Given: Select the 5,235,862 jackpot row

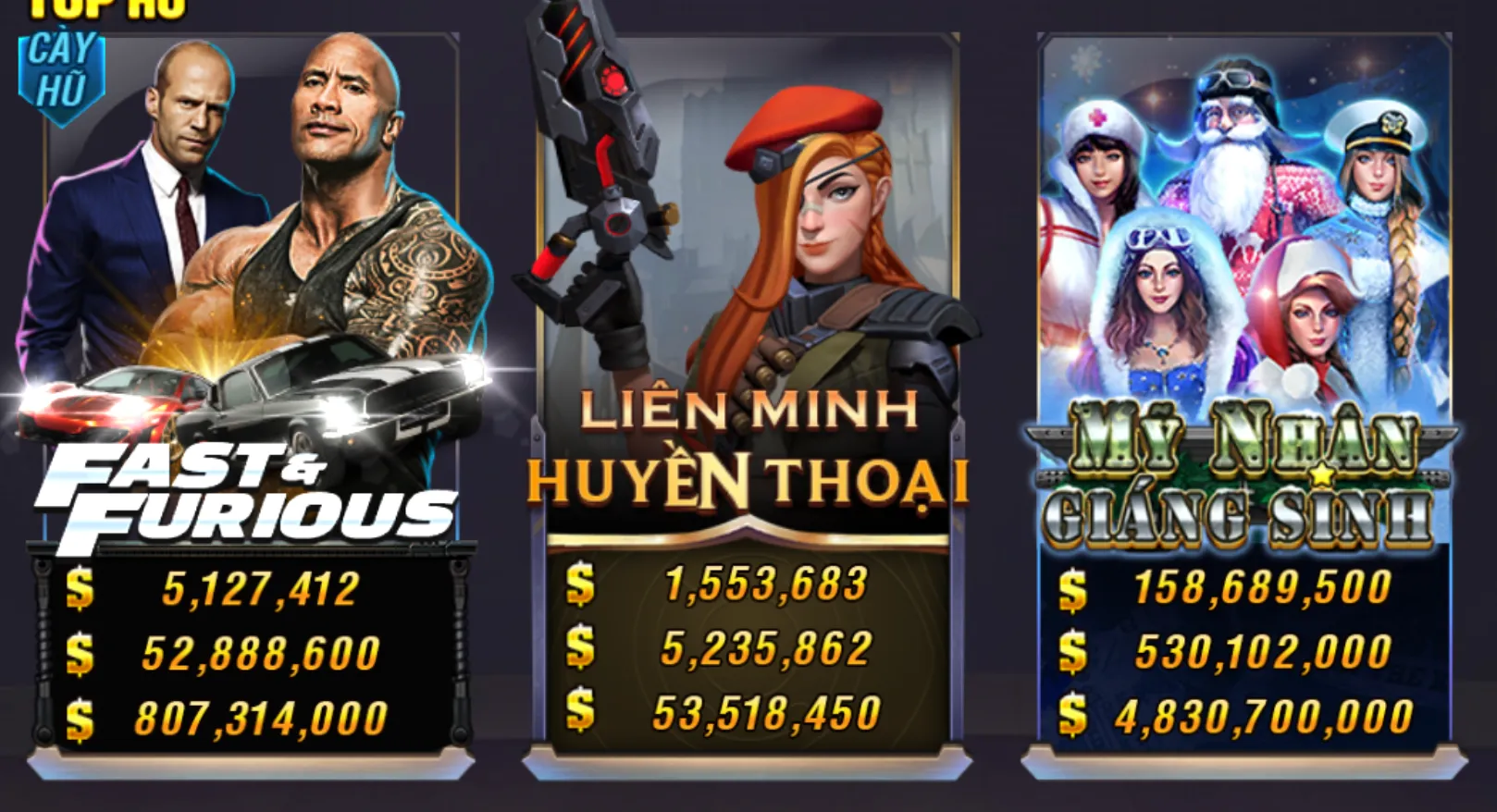Looking at the screenshot, I should click(x=768, y=648).
